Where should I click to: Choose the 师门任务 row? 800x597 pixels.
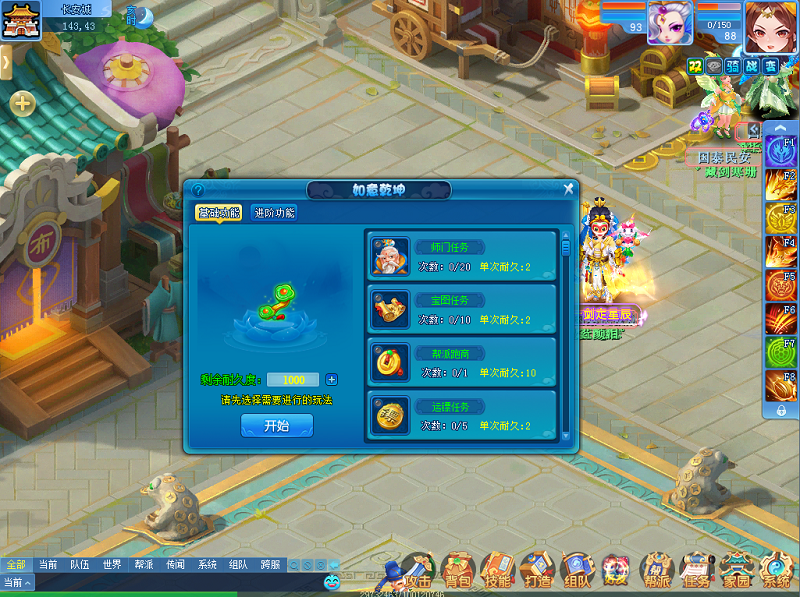point(461,257)
